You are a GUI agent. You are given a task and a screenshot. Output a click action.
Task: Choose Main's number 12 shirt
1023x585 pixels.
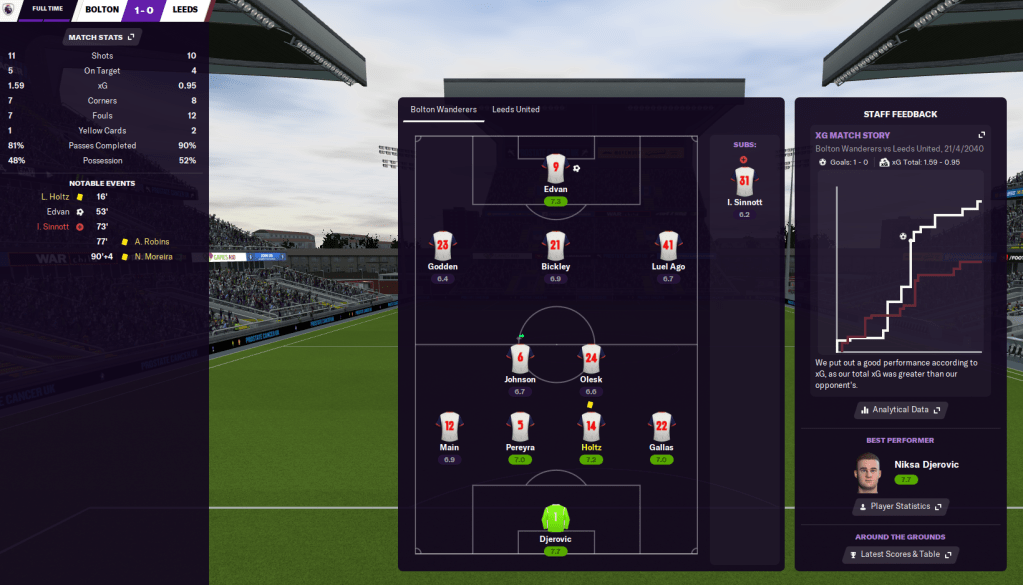449,426
